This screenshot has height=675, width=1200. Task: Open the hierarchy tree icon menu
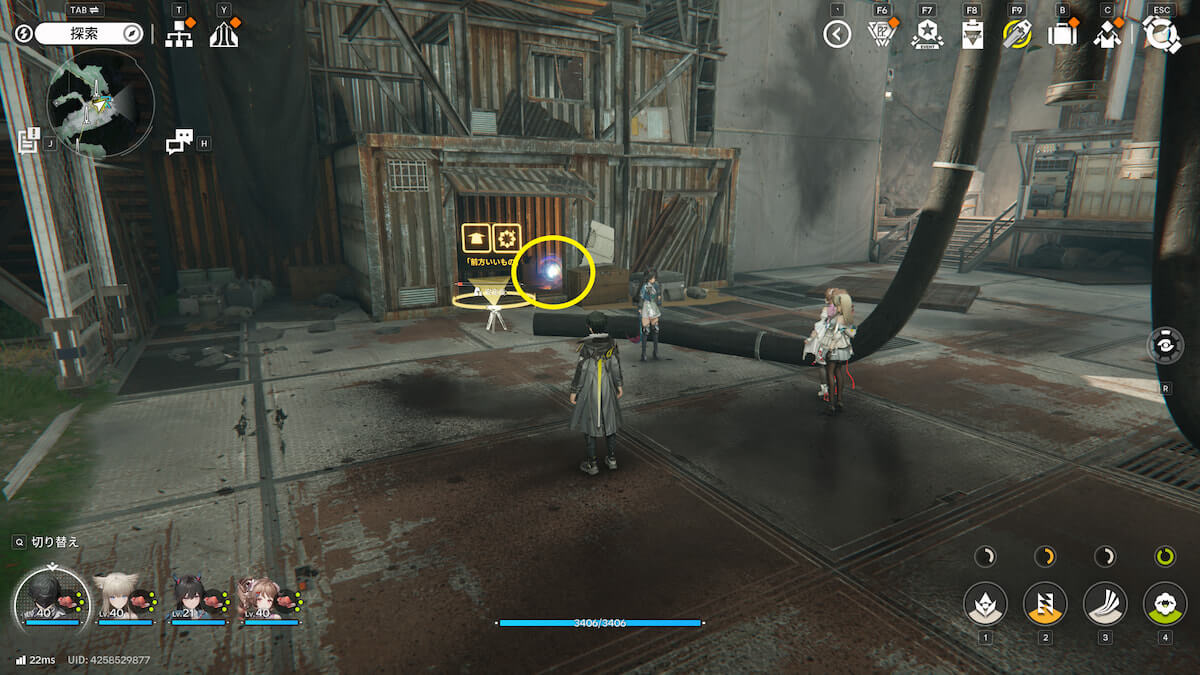click(179, 34)
